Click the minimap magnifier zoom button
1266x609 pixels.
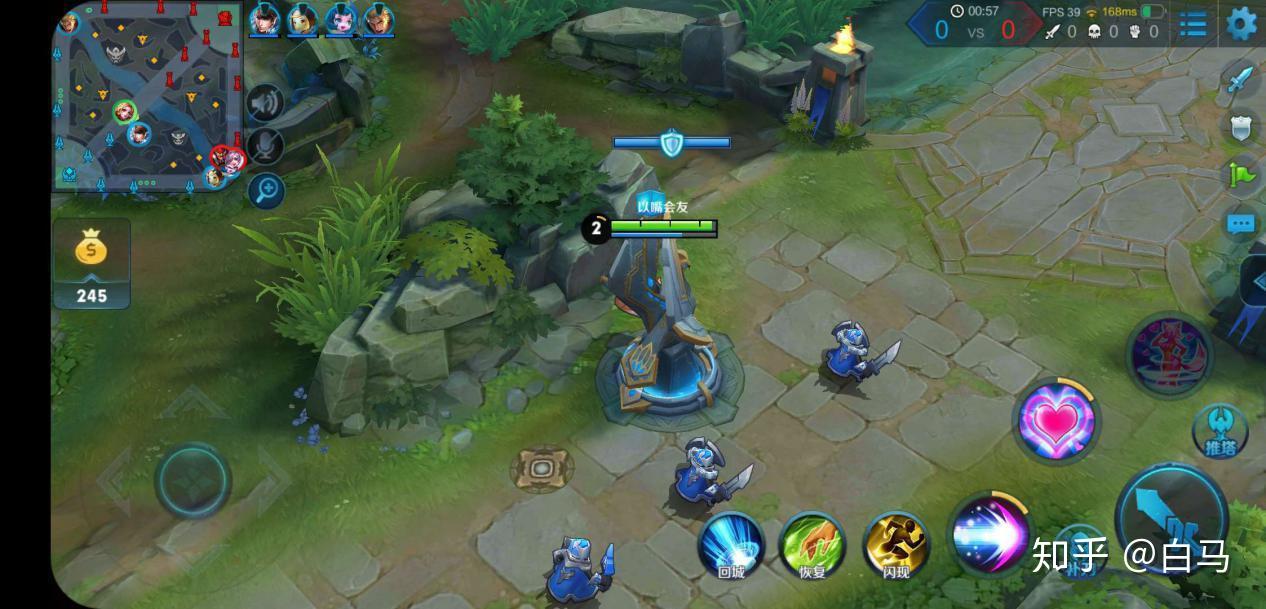coord(266,190)
